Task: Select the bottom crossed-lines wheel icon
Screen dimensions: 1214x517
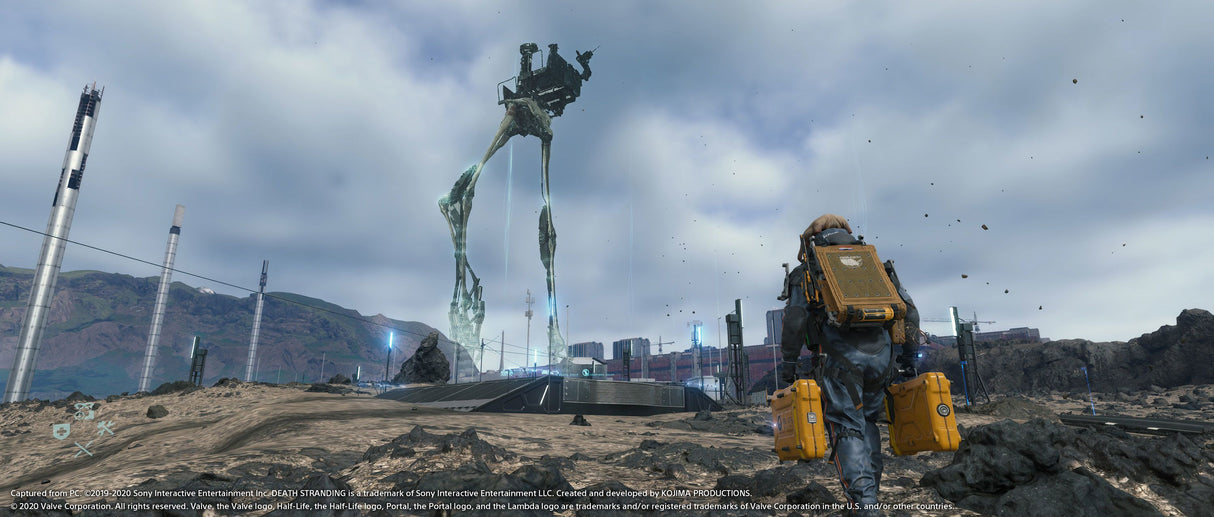Action: (83, 449)
